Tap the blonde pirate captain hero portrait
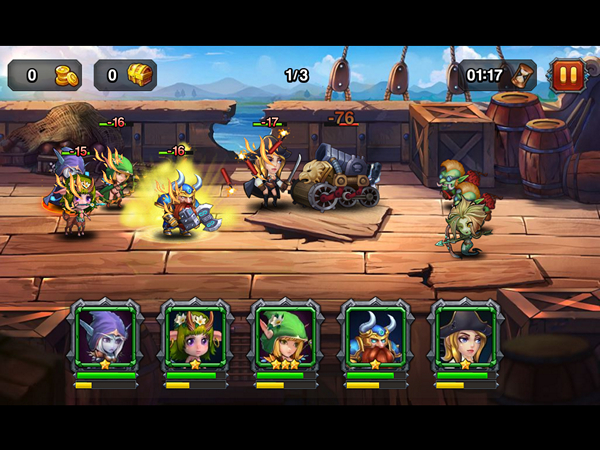 click(x=465, y=337)
